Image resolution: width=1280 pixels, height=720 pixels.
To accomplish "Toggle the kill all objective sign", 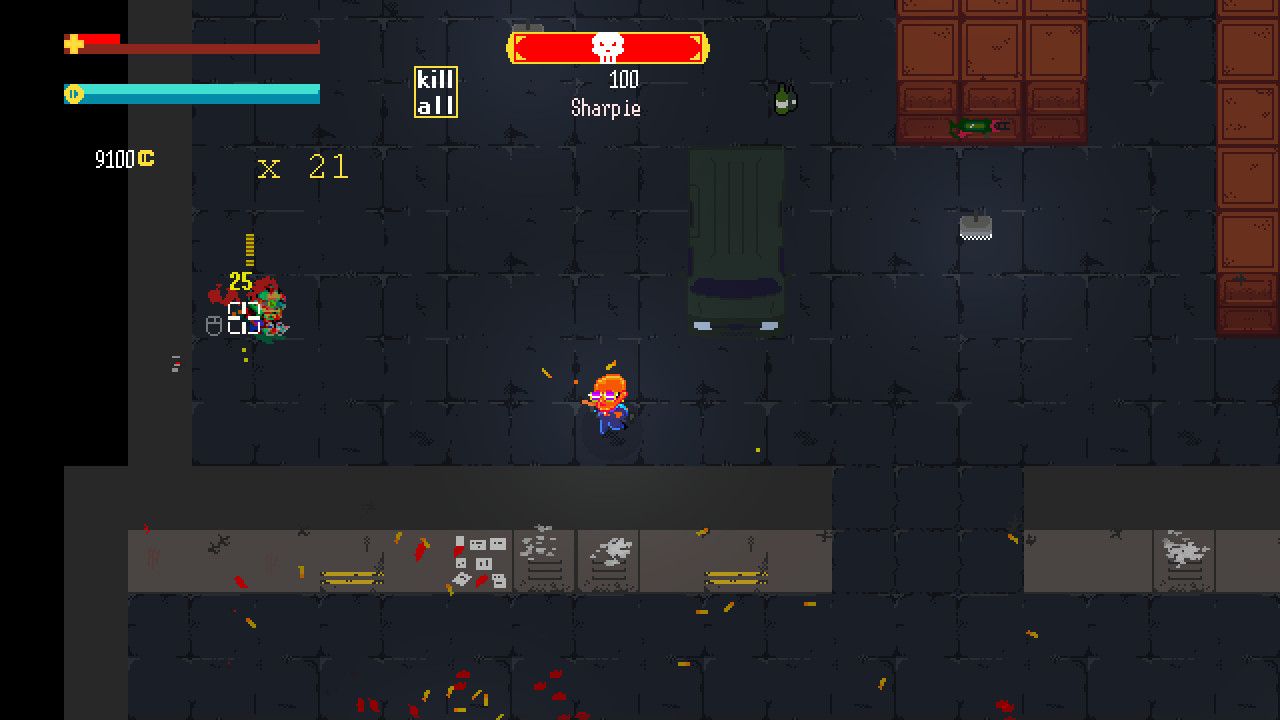I will (437, 91).
